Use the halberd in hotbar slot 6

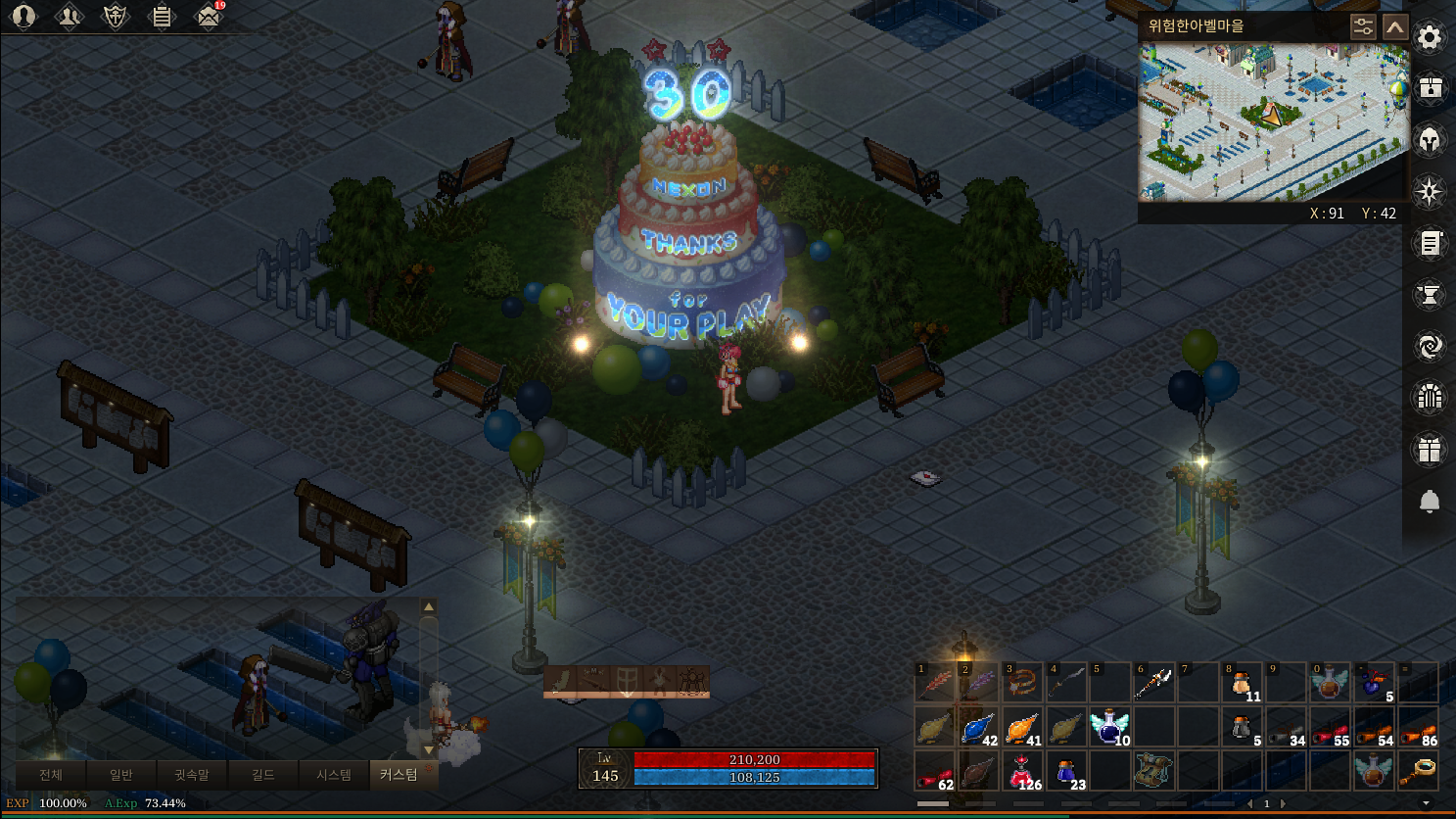coord(1153,683)
